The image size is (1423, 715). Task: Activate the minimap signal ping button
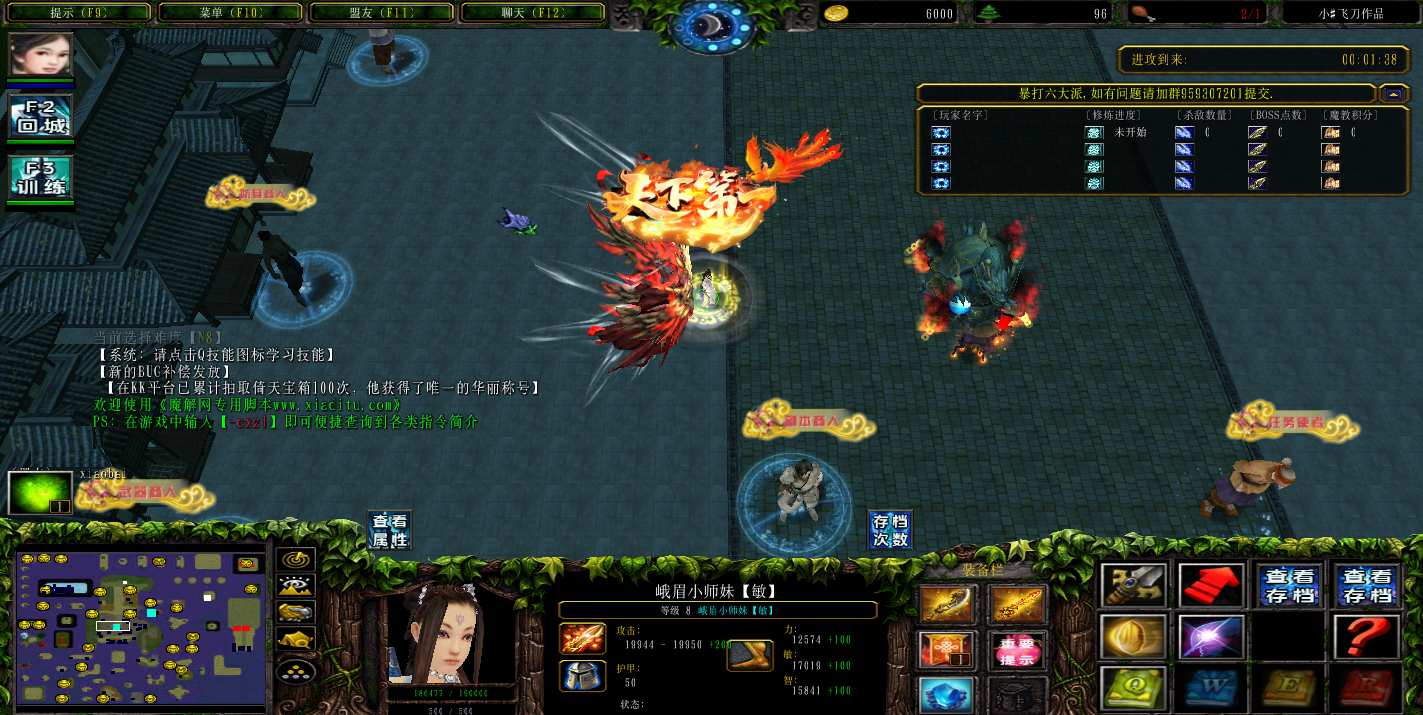295,561
